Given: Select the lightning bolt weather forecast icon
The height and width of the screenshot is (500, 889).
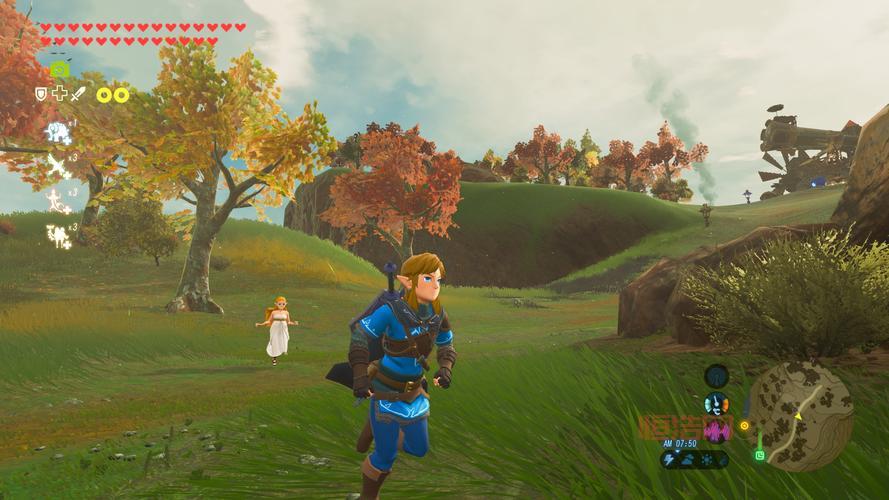Looking at the screenshot, I should pyautogui.click(x=670, y=459).
